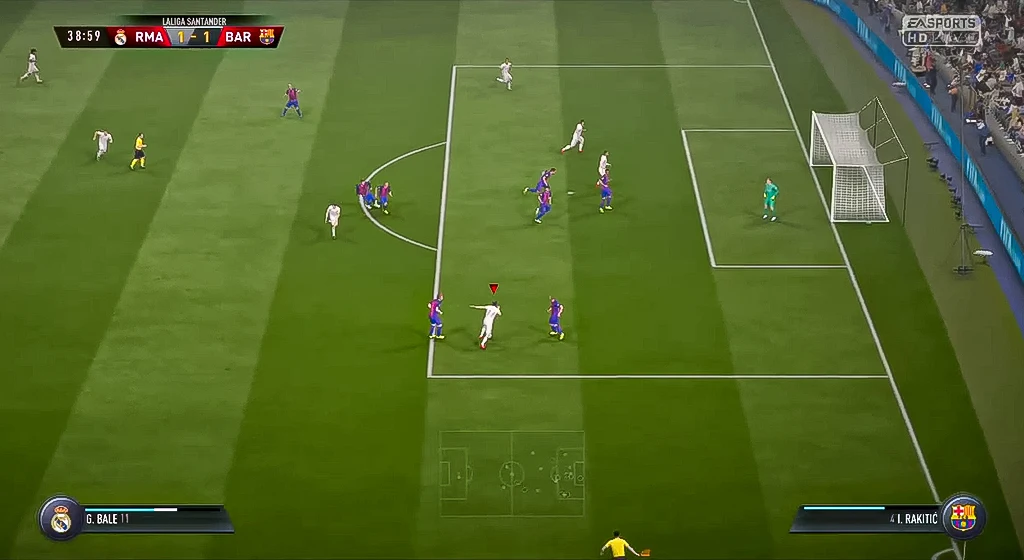
Task: Click the RMA team label on scoreboard
Action: tap(149, 37)
